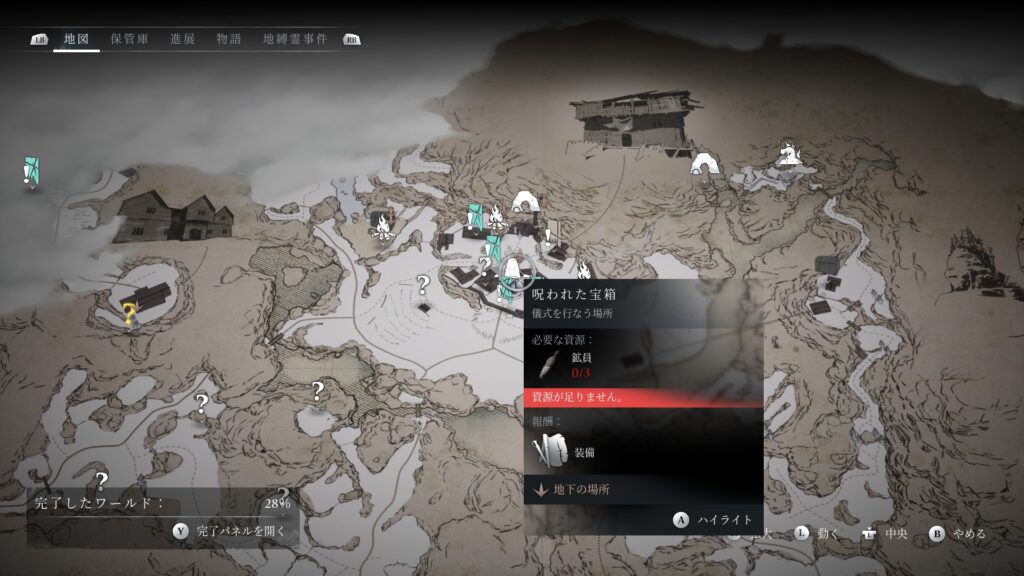The height and width of the screenshot is (576, 1024).
Task: Select the yellow question mark map marker
Action: click(x=129, y=316)
